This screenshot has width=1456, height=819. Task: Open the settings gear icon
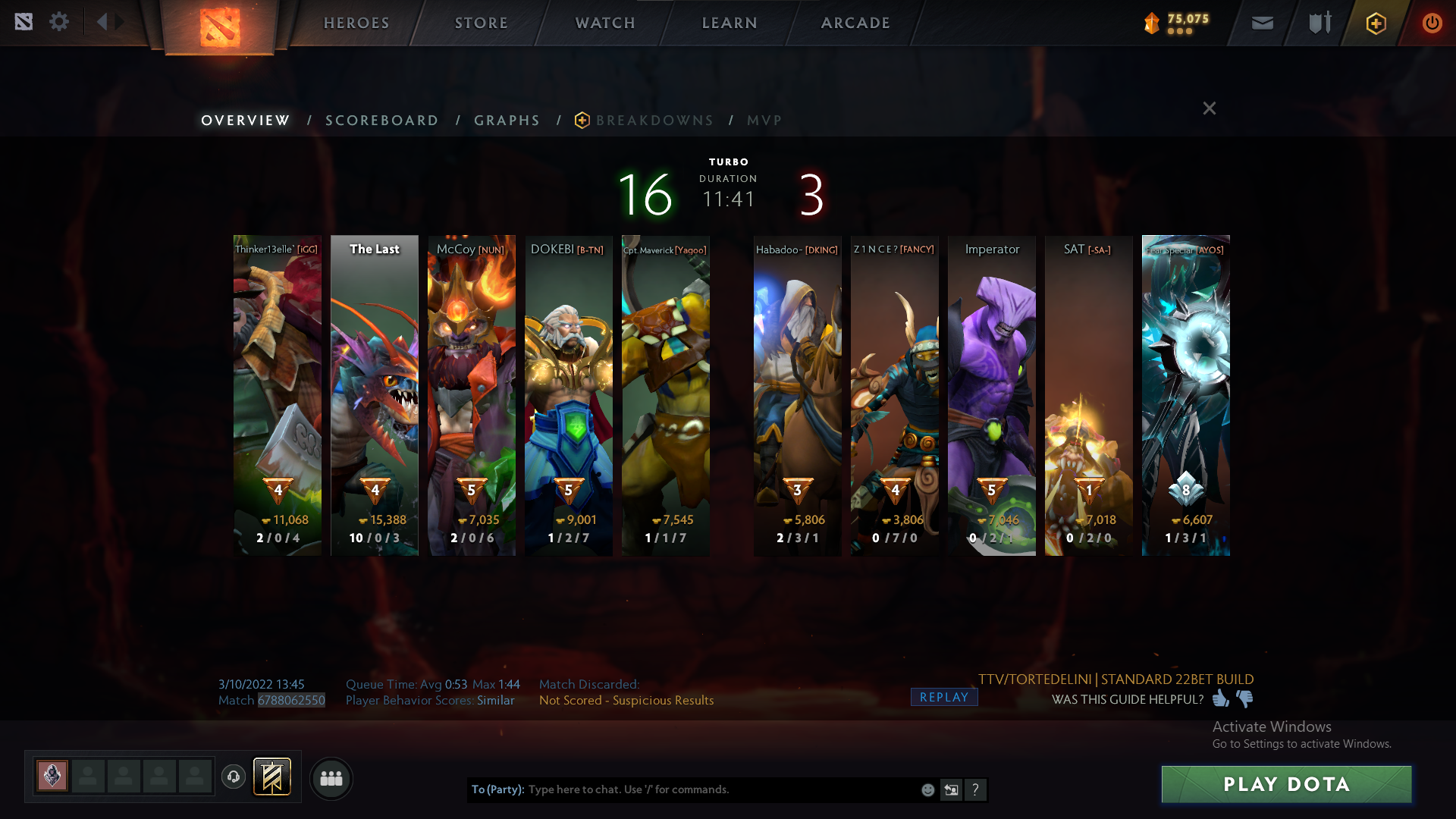pyautogui.click(x=59, y=22)
